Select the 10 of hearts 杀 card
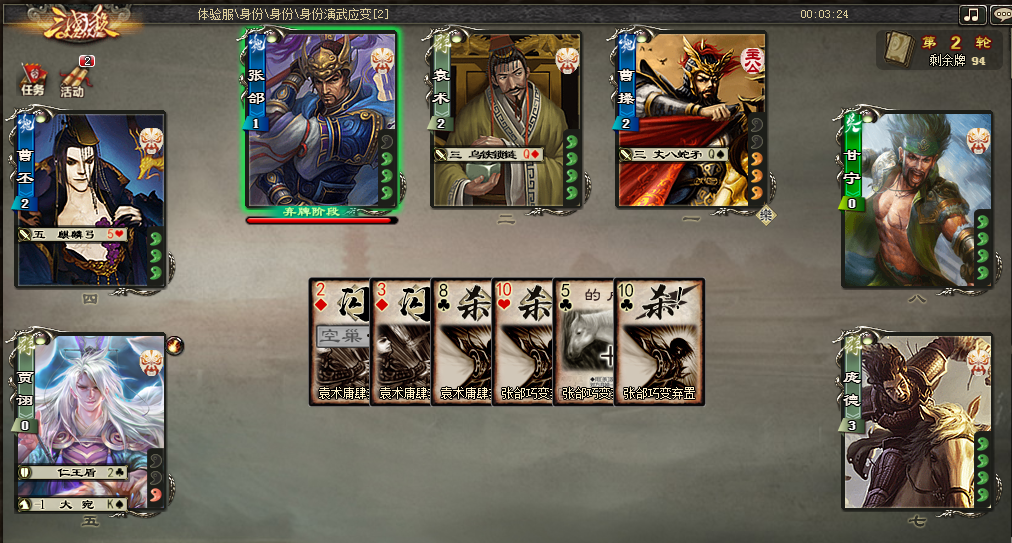1012x543 pixels. (522, 340)
